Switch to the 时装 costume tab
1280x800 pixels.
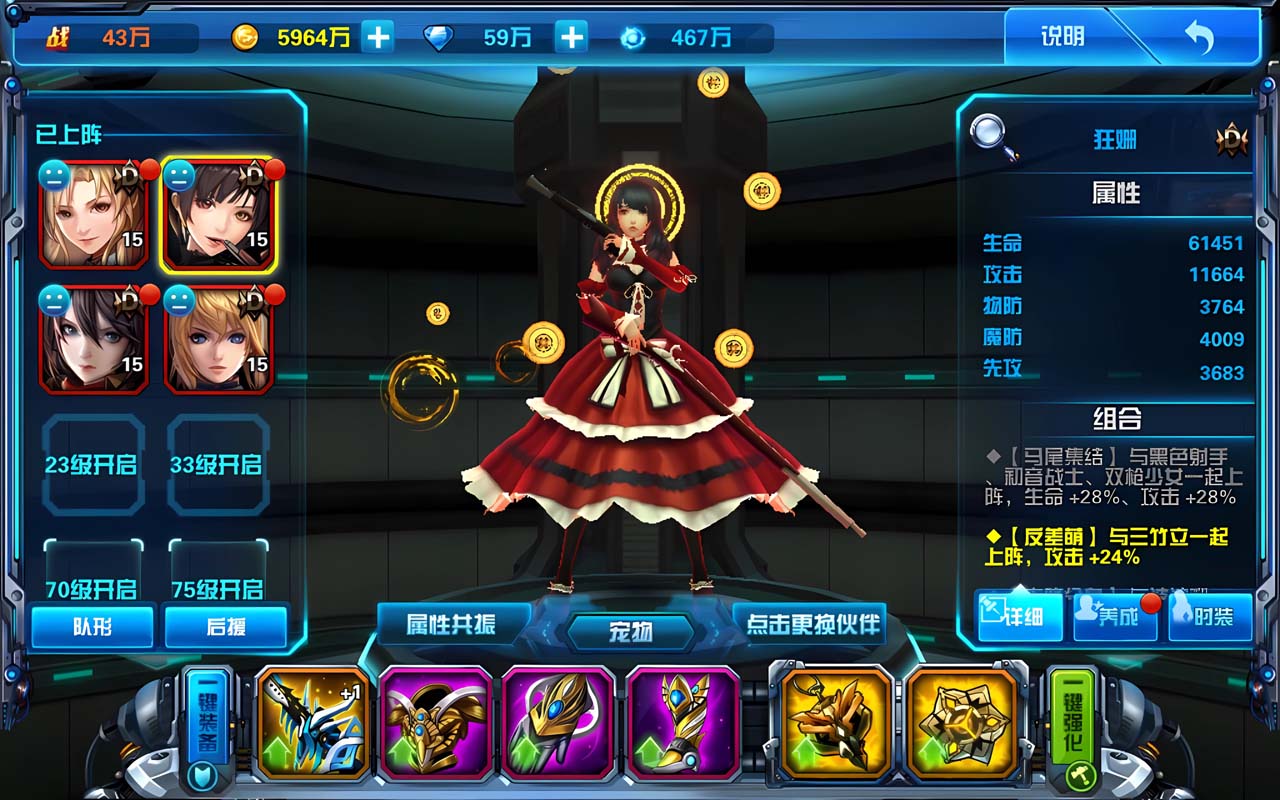click(1211, 615)
